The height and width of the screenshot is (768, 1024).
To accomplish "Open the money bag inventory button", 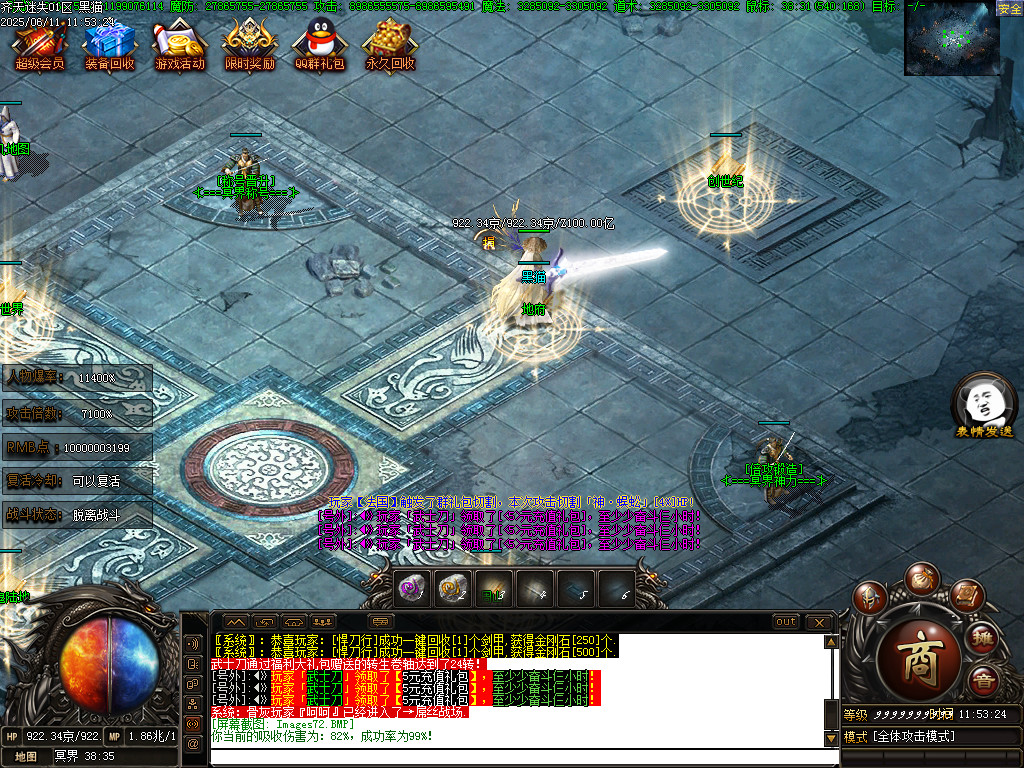I will 921,578.
